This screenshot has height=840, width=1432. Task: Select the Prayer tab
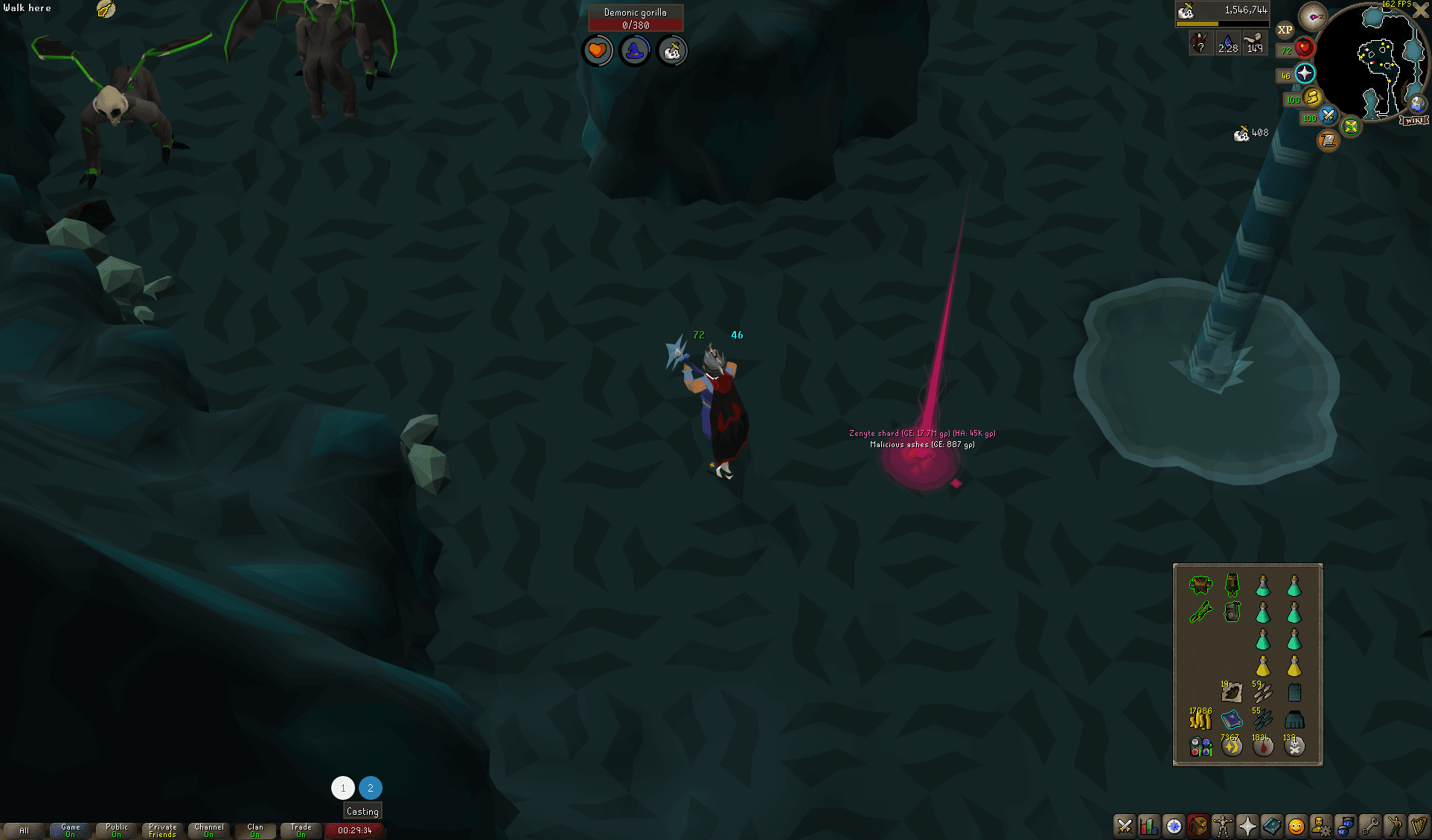tap(1247, 827)
